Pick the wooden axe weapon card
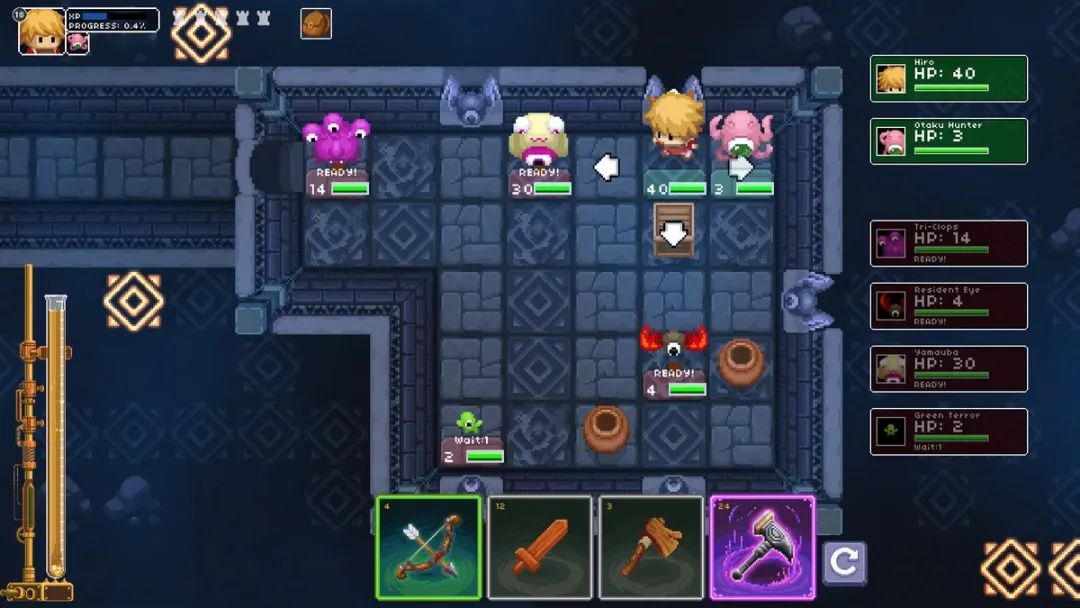 [x=652, y=547]
